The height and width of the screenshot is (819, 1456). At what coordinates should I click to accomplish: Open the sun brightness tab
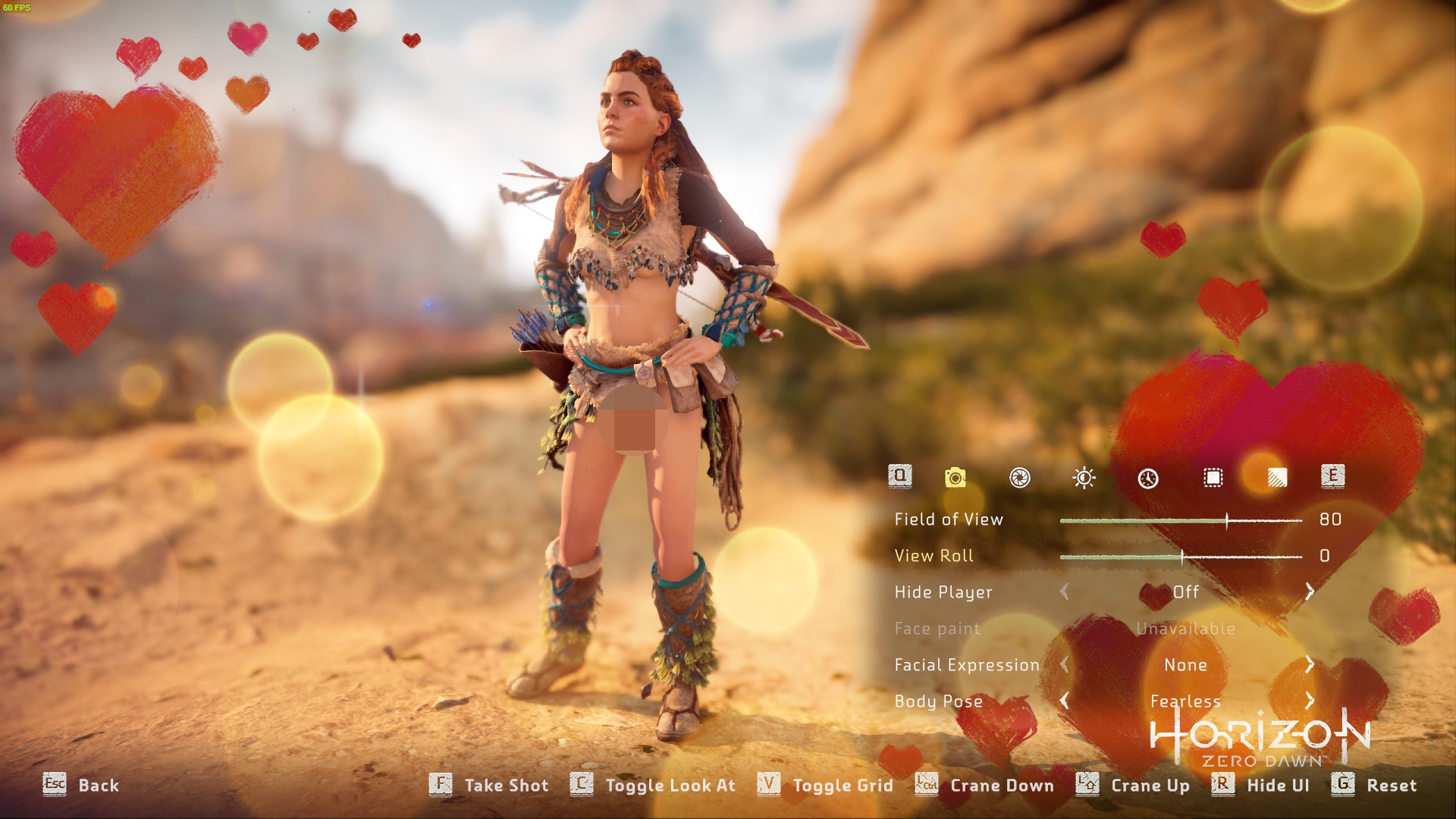coord(1084,477)
